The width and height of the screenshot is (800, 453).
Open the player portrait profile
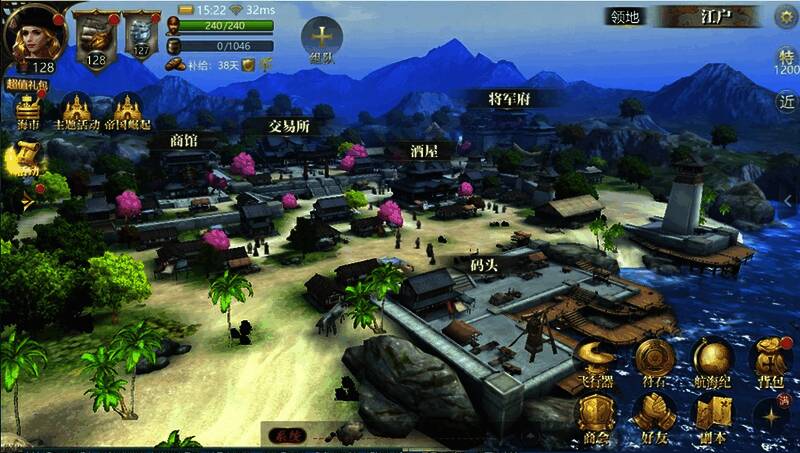click(x=36, y=35)
